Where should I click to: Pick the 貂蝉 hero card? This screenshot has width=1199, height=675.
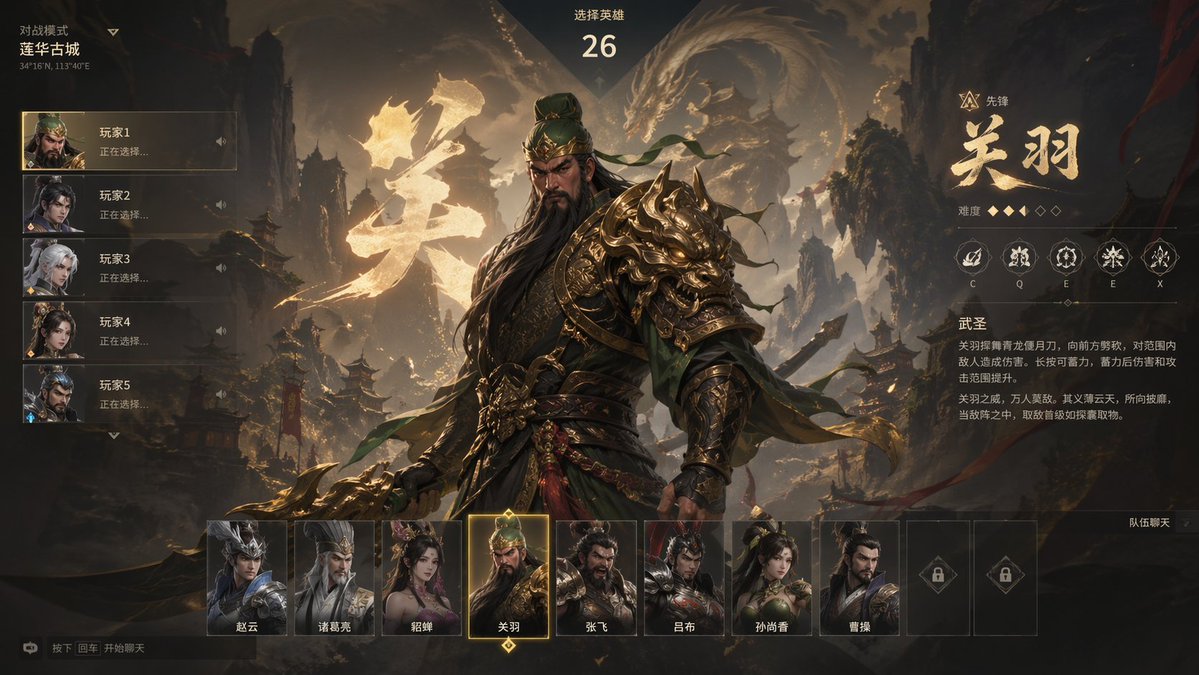point(421,578)
